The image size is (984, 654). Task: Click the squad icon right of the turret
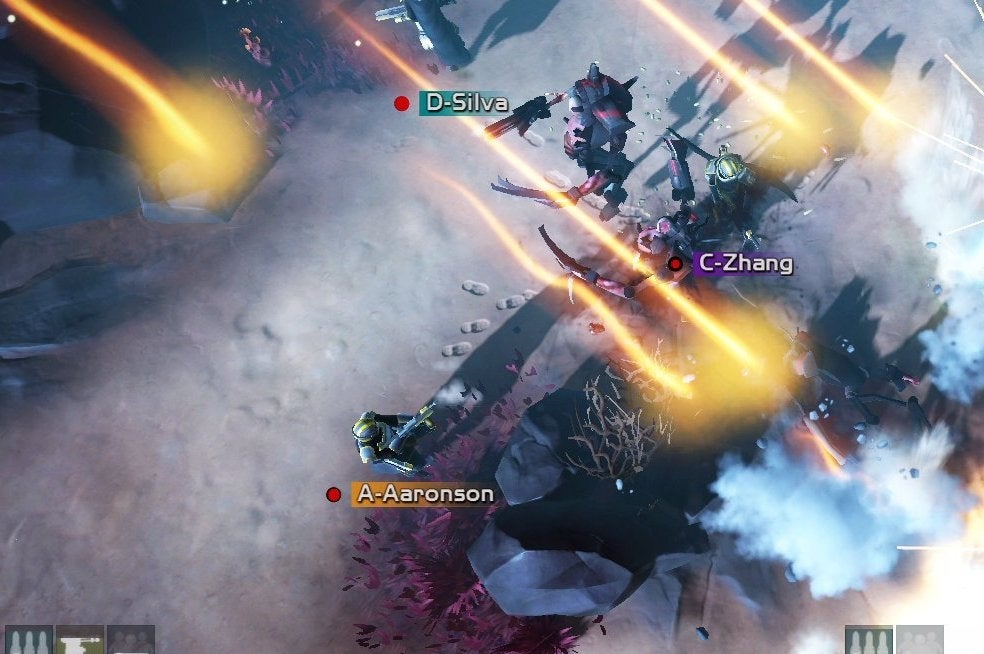[131, 641]
